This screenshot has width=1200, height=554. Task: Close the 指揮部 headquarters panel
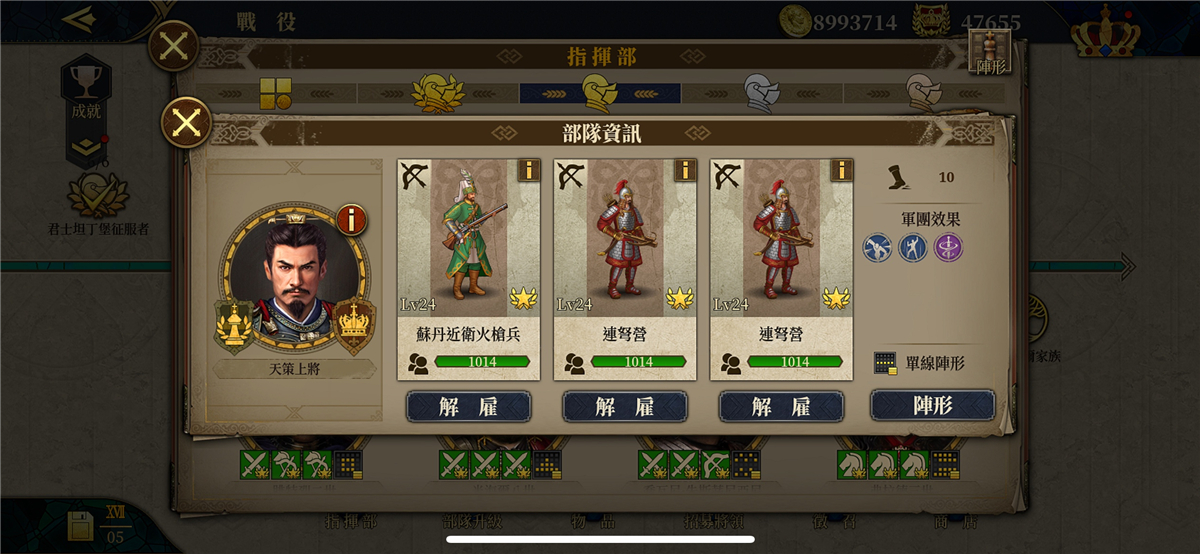[x=173, y=46]
